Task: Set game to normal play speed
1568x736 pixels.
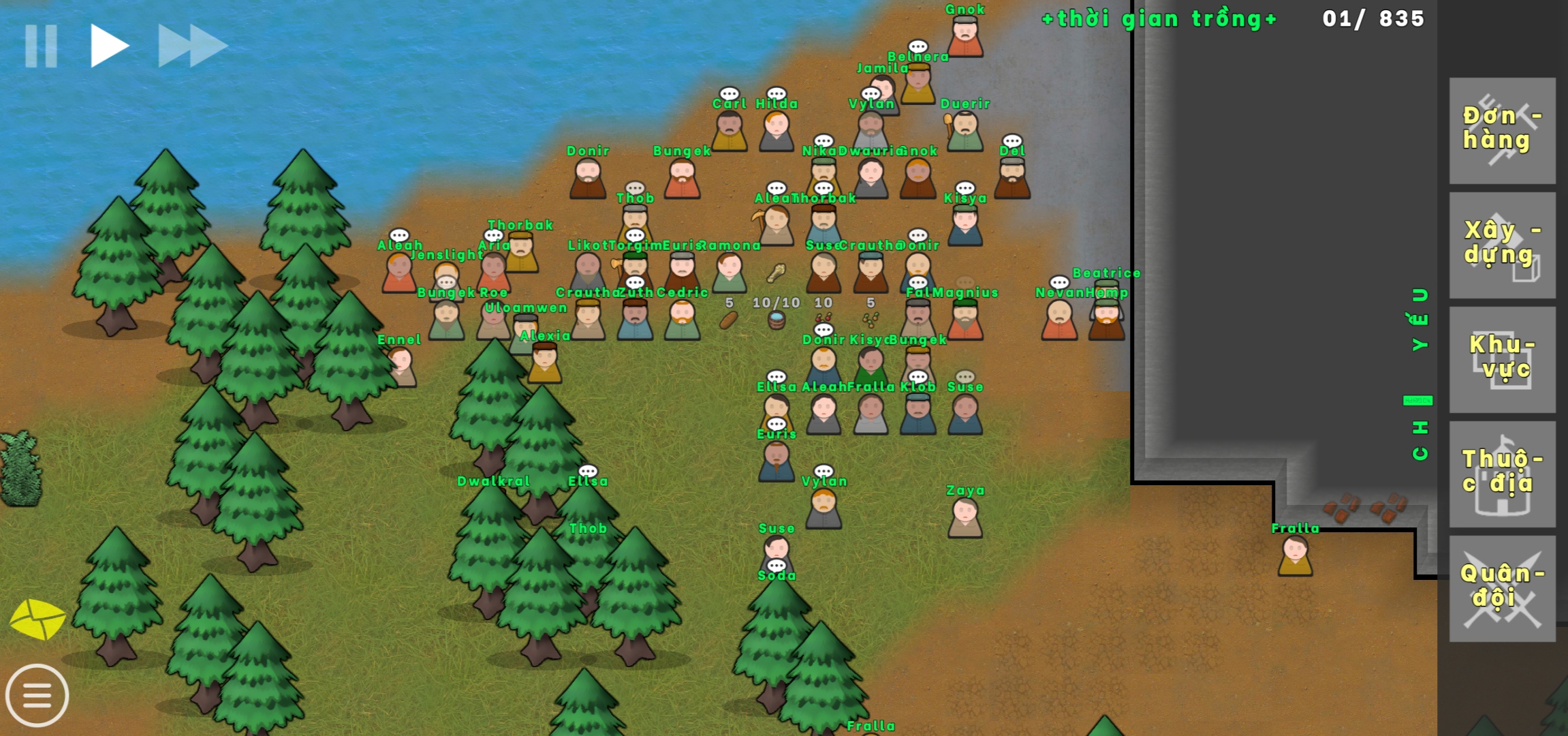Action: (109, 46)
